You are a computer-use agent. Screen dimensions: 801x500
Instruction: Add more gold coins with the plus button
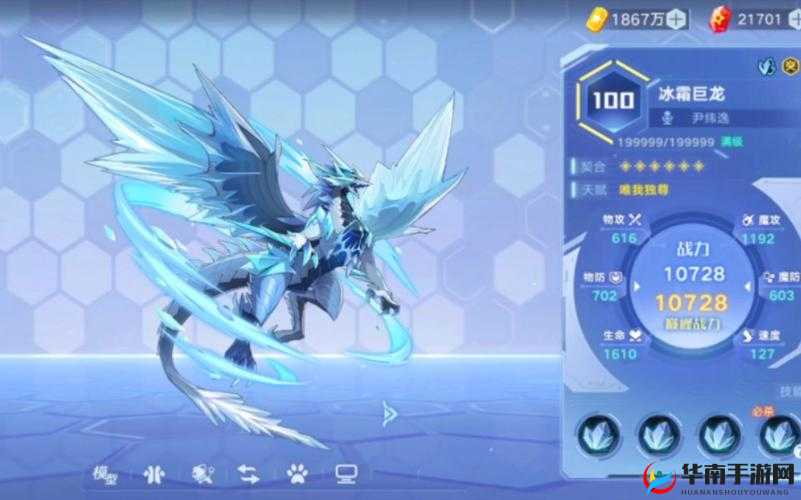click(x=676, y=17)
